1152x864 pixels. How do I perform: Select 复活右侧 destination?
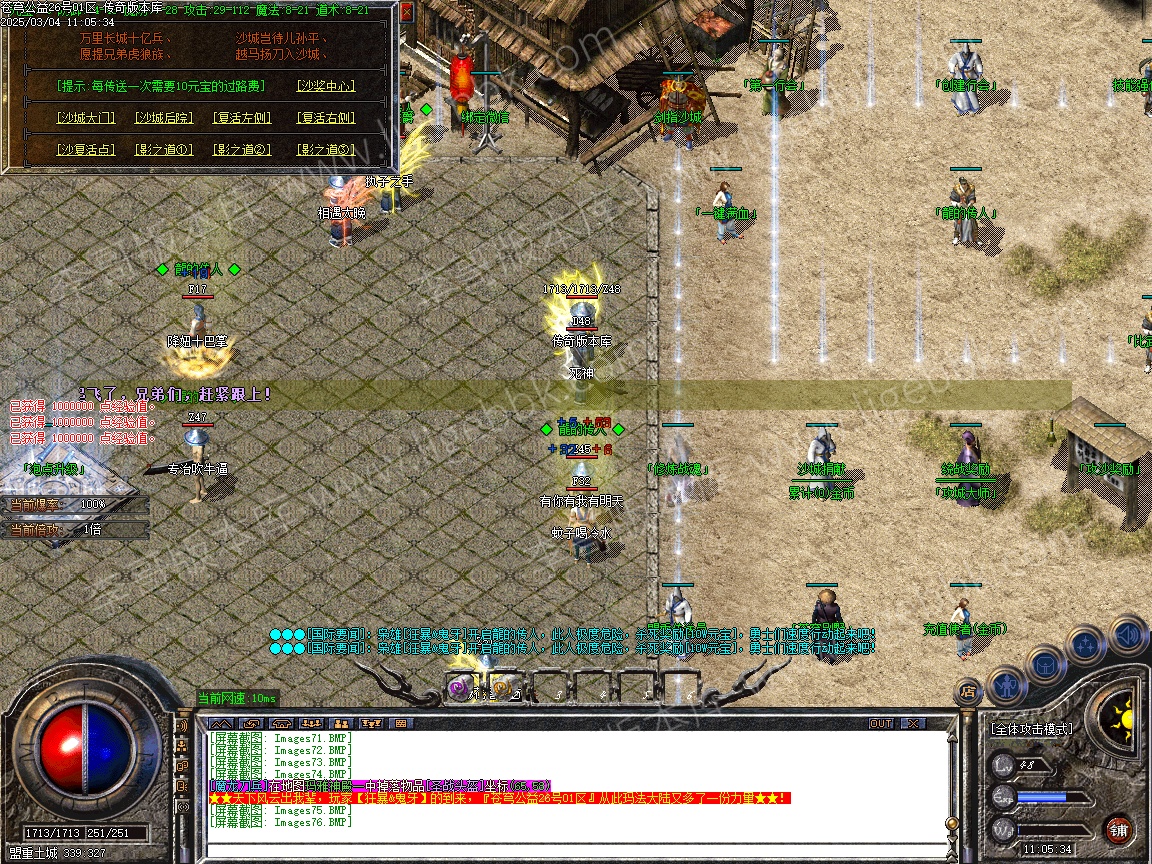(326, 118)
